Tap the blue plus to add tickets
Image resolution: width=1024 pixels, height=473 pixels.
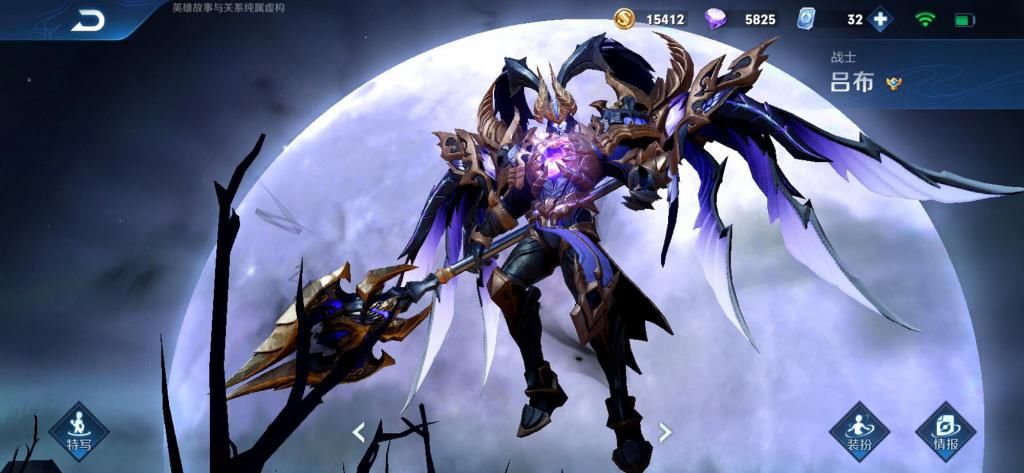click(x=881, y=19)
